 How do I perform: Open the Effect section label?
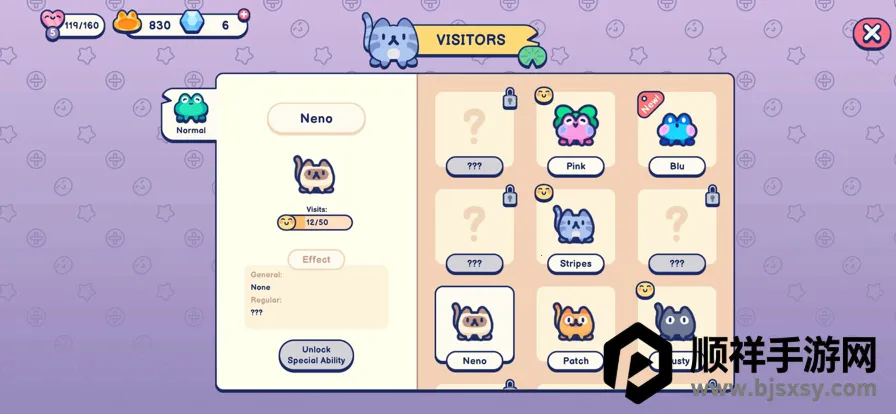tap(316, 260)
